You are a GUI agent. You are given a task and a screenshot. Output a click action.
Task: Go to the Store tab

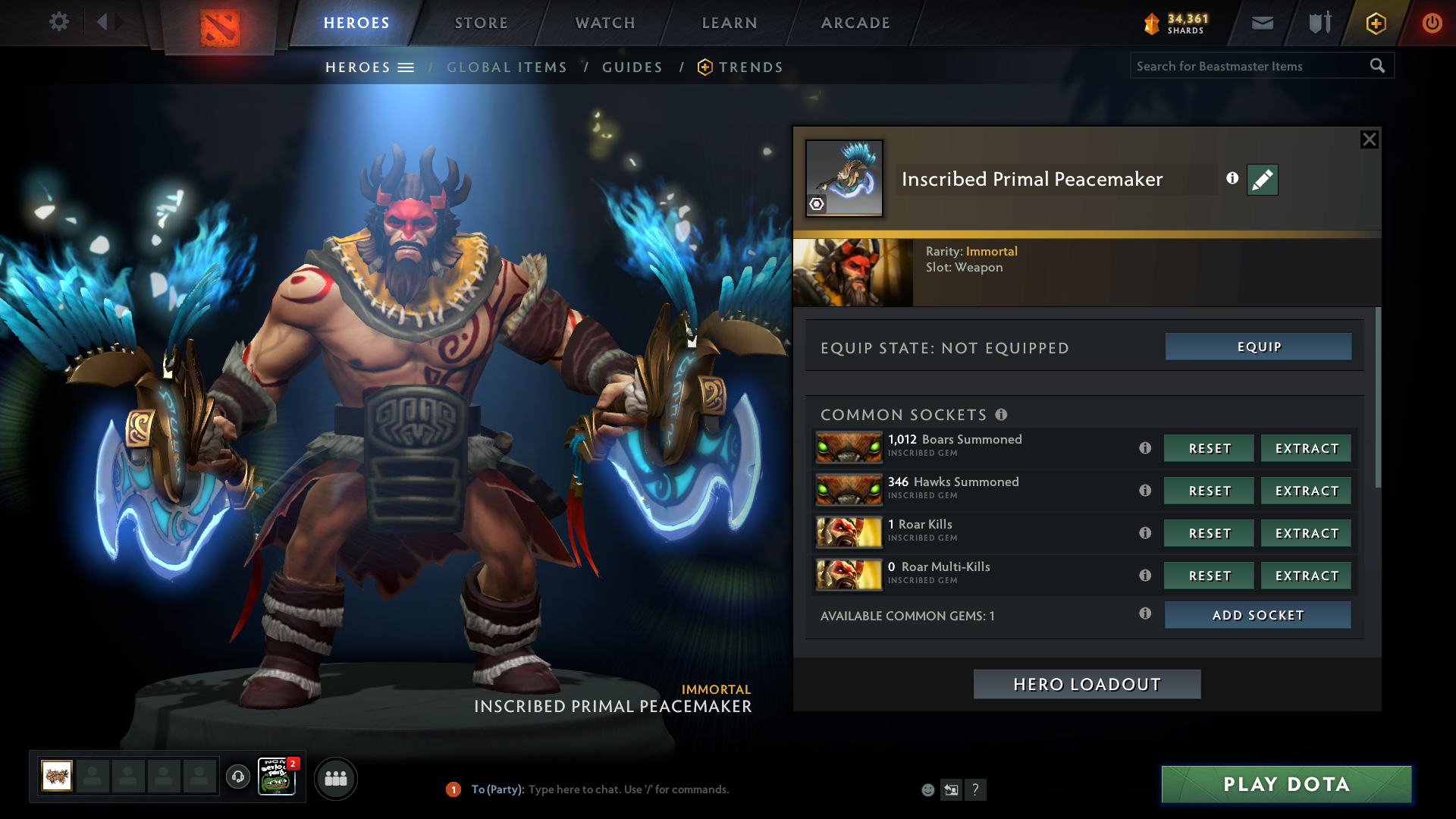coord(481,23)
